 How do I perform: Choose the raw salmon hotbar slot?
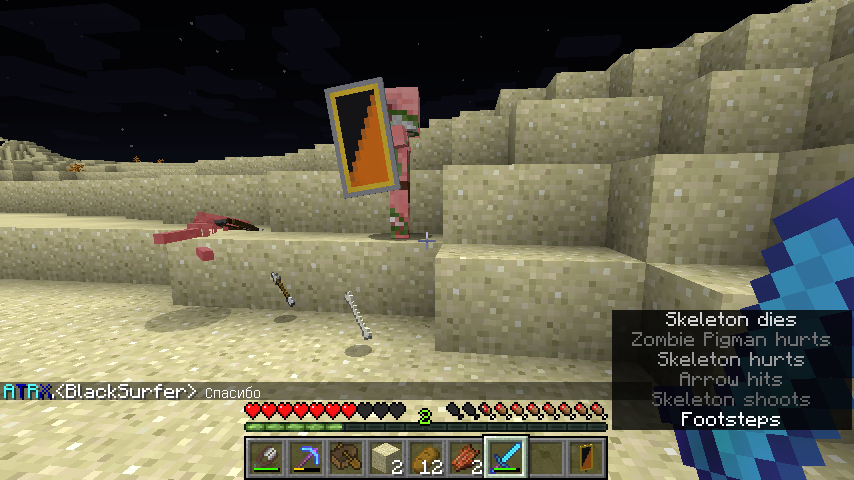pos(464,457)
